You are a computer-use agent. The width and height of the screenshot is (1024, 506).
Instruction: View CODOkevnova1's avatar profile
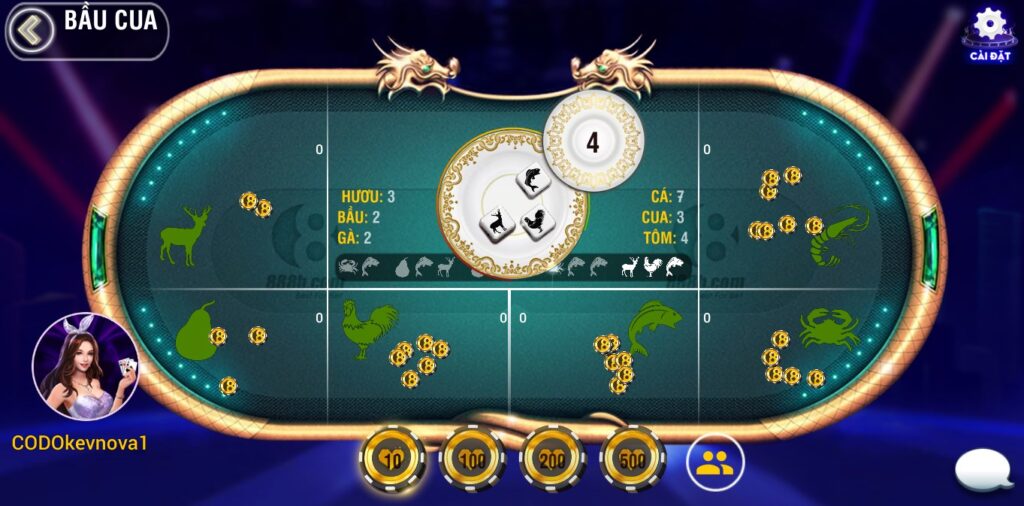point(85,366)
